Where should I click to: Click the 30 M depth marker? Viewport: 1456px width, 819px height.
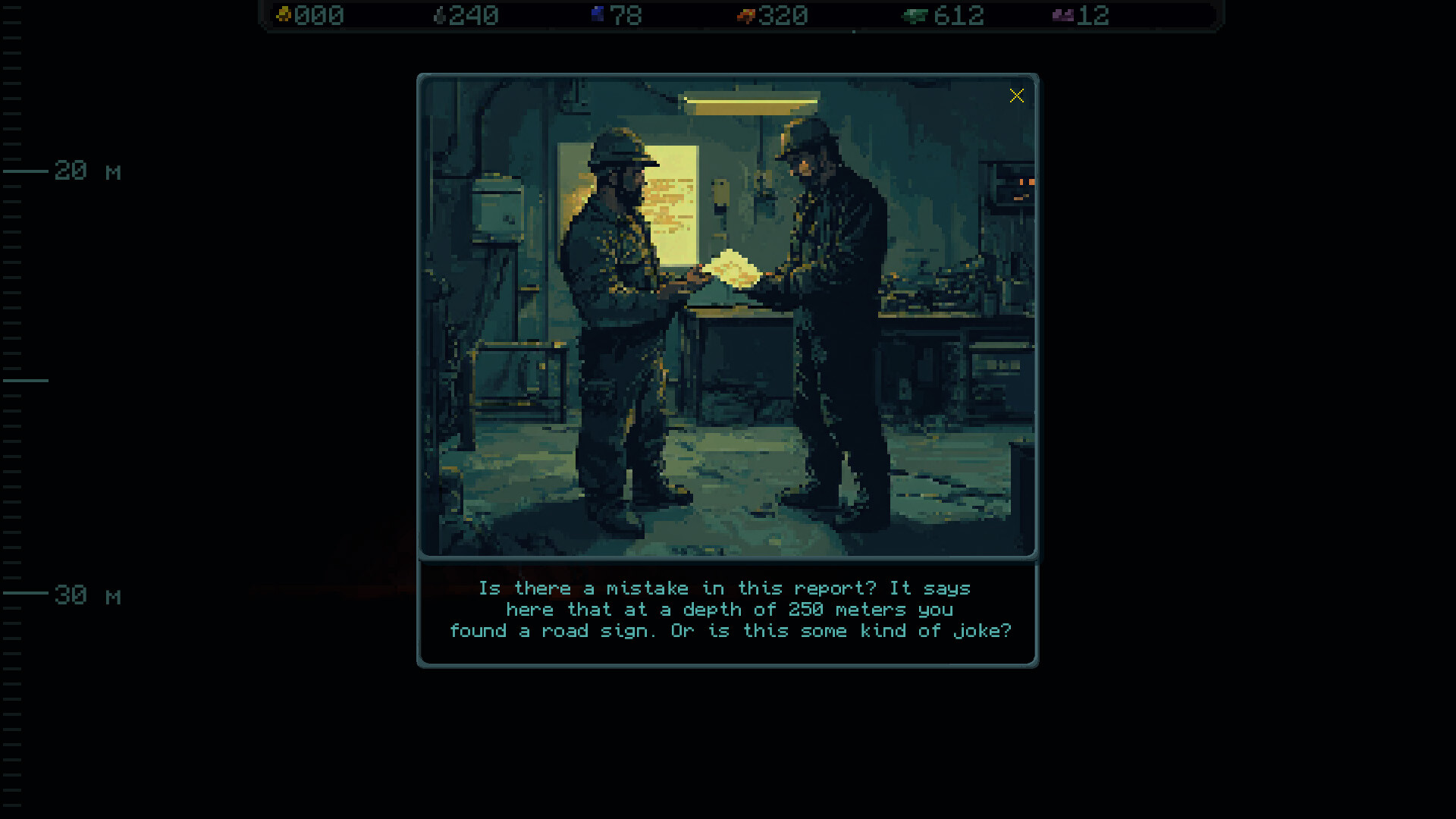(x=86, y=596)
